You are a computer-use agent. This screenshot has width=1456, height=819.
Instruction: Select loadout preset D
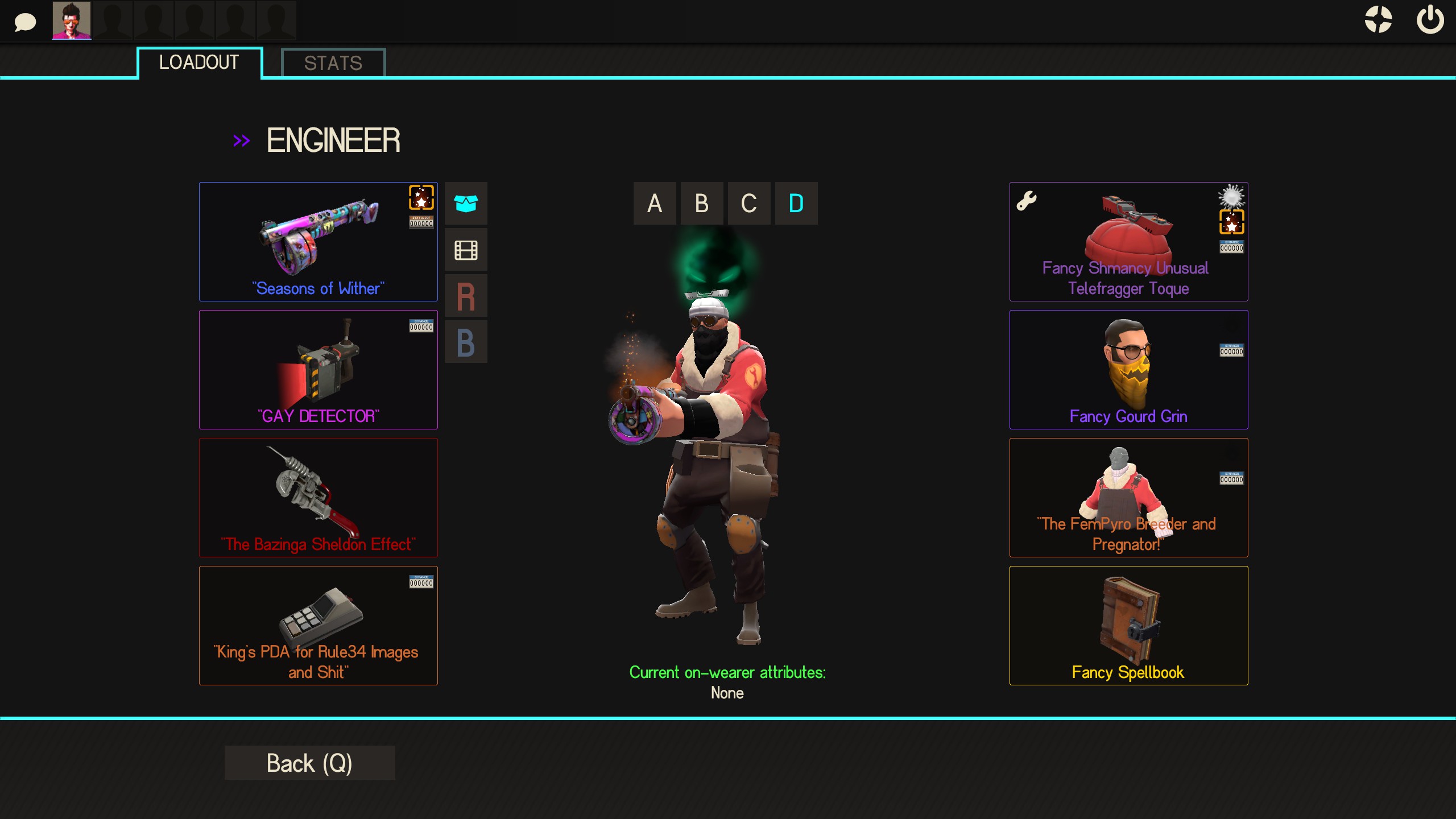(x=795, y=203)
